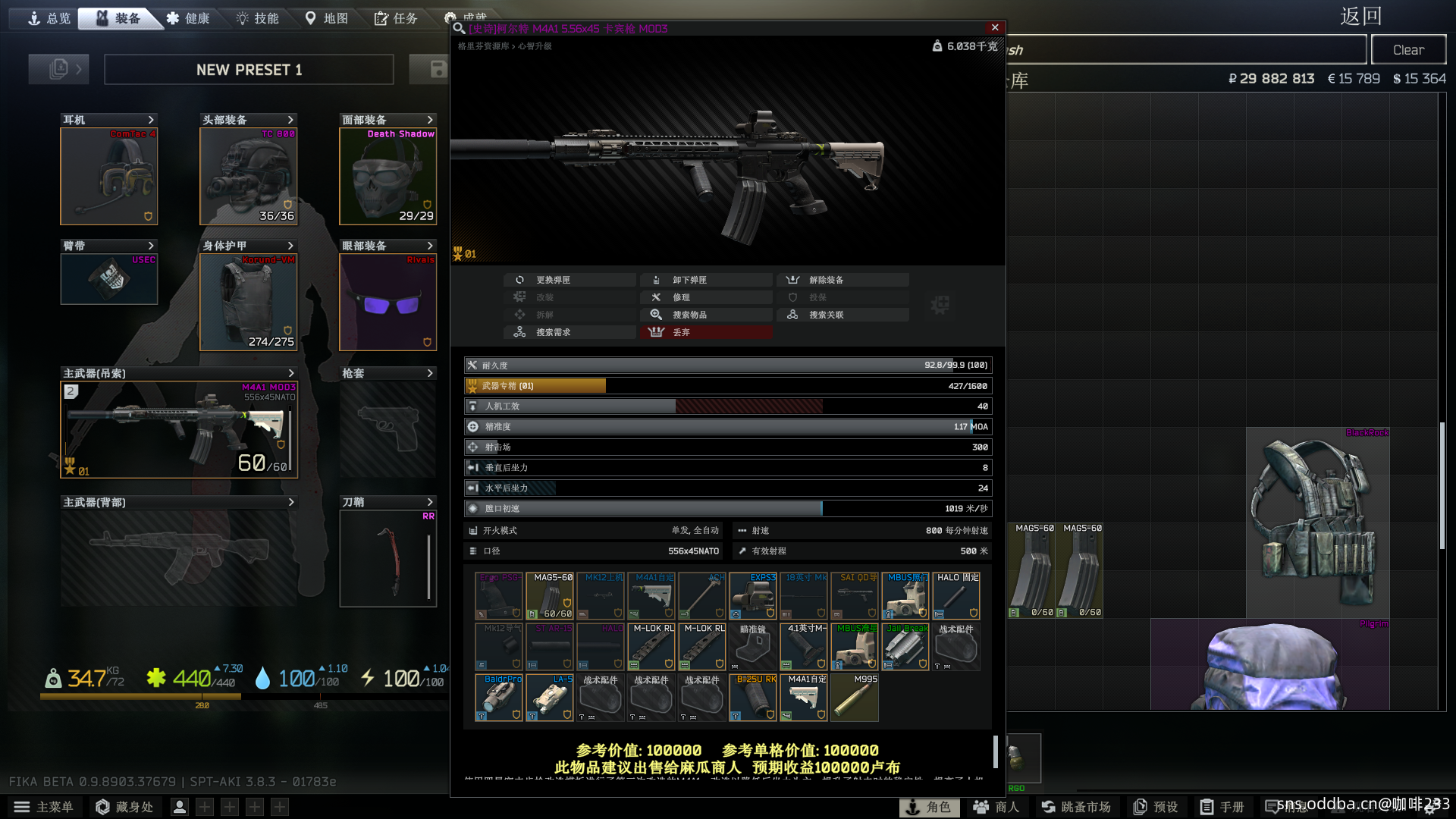Click the Korund-VM body armor slot

click(x=248, y=302)
